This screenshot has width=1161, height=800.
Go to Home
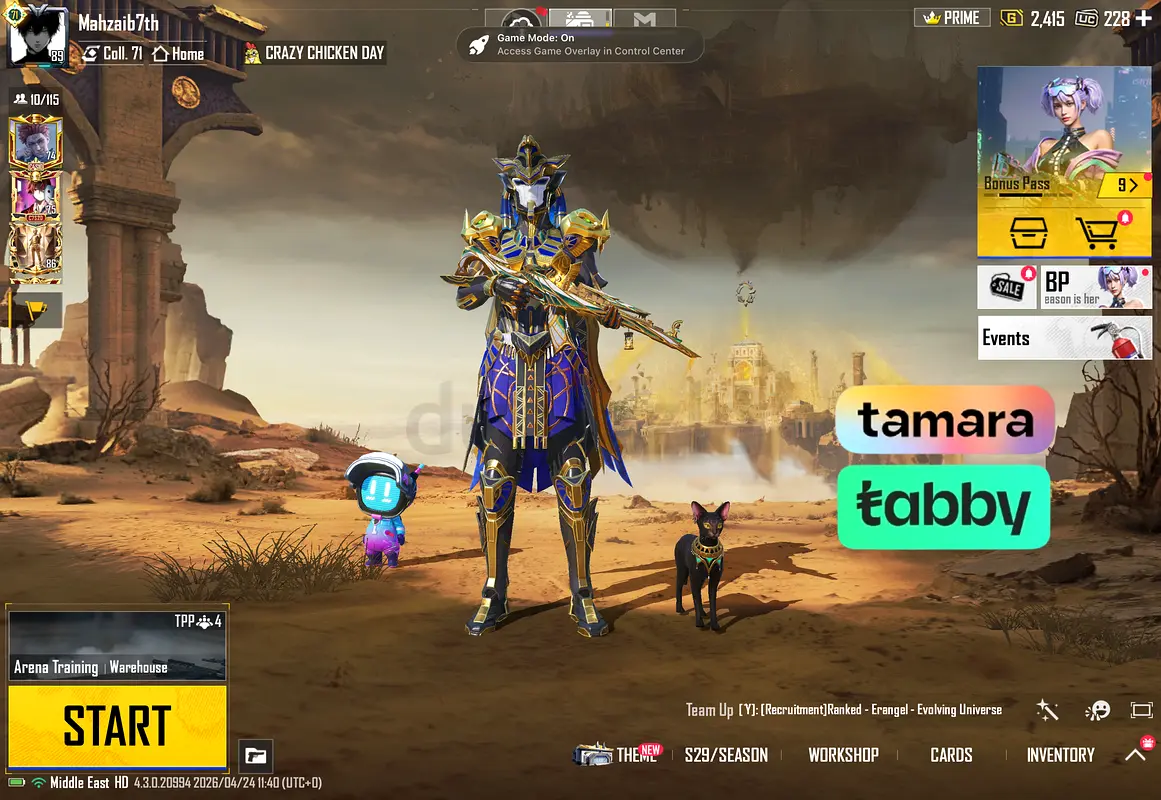178,54
